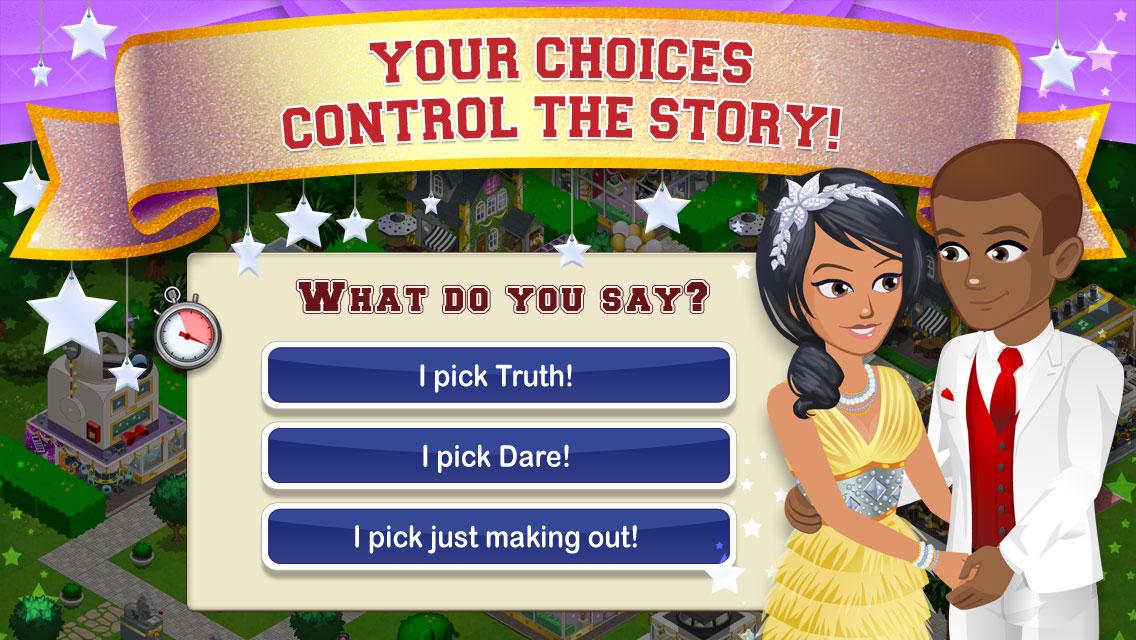Answer with "I pick just making out!"
Viewport: 1136px width, 640px height.
(x=497, y=537)
